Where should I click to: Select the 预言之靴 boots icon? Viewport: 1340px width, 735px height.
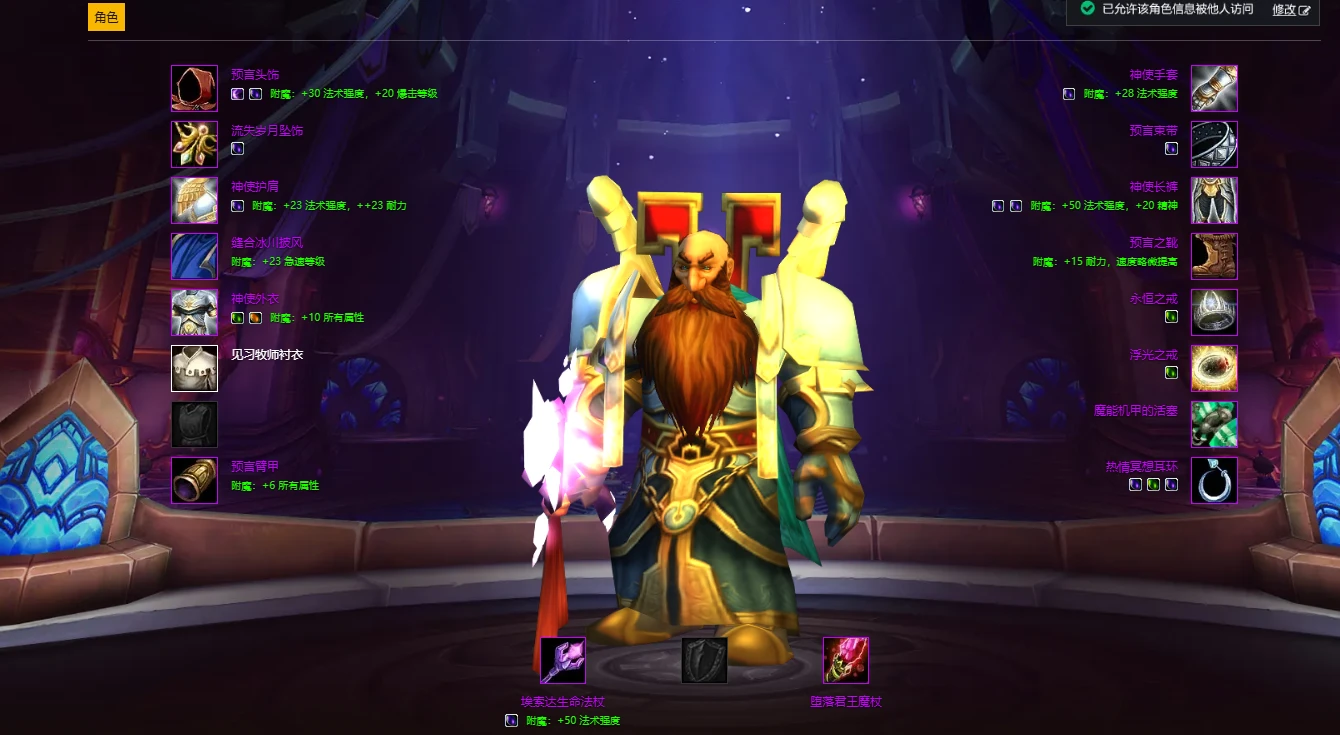point(1214,256)
